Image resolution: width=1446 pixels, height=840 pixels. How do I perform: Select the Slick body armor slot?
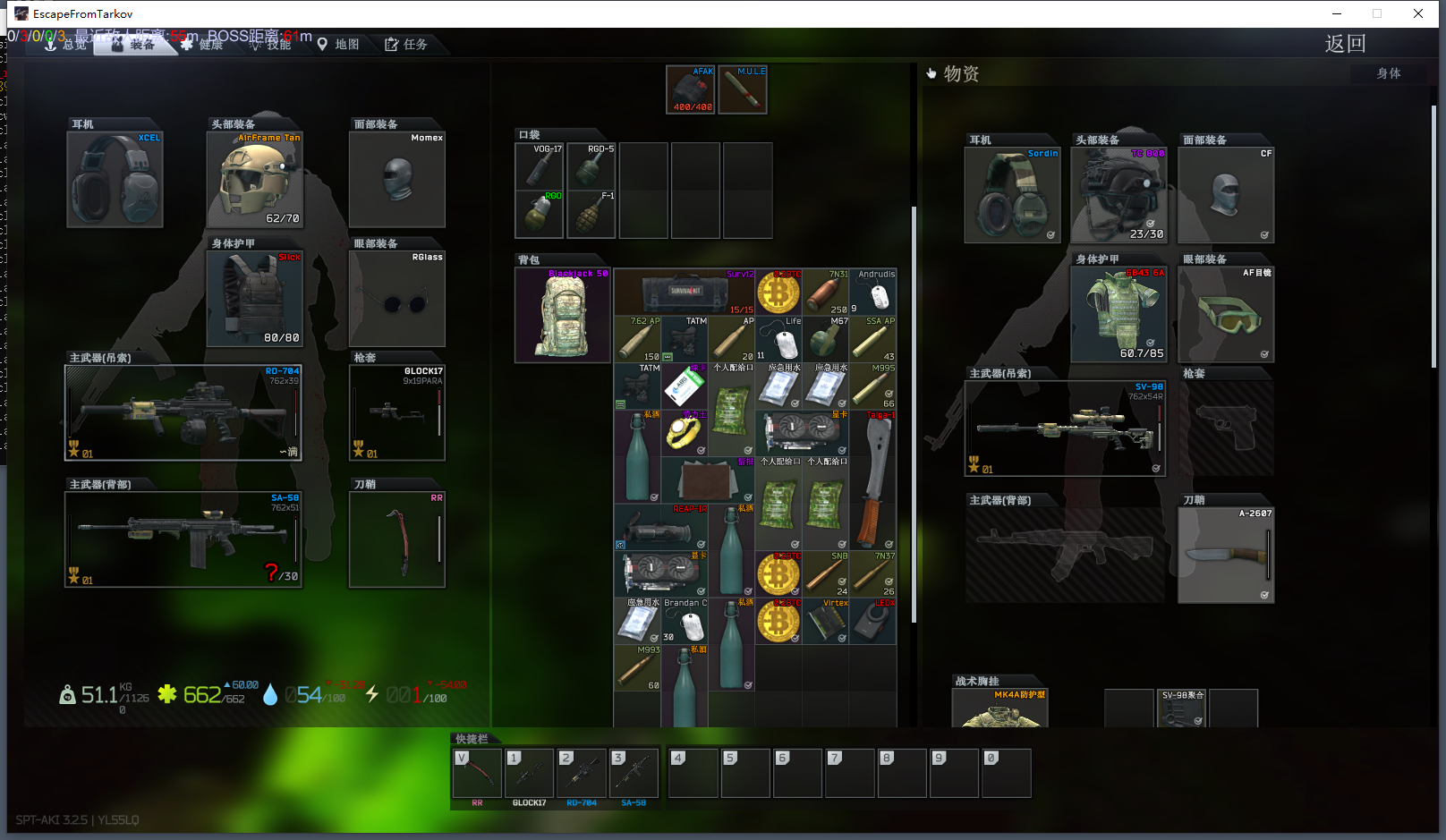coord(255,299)
